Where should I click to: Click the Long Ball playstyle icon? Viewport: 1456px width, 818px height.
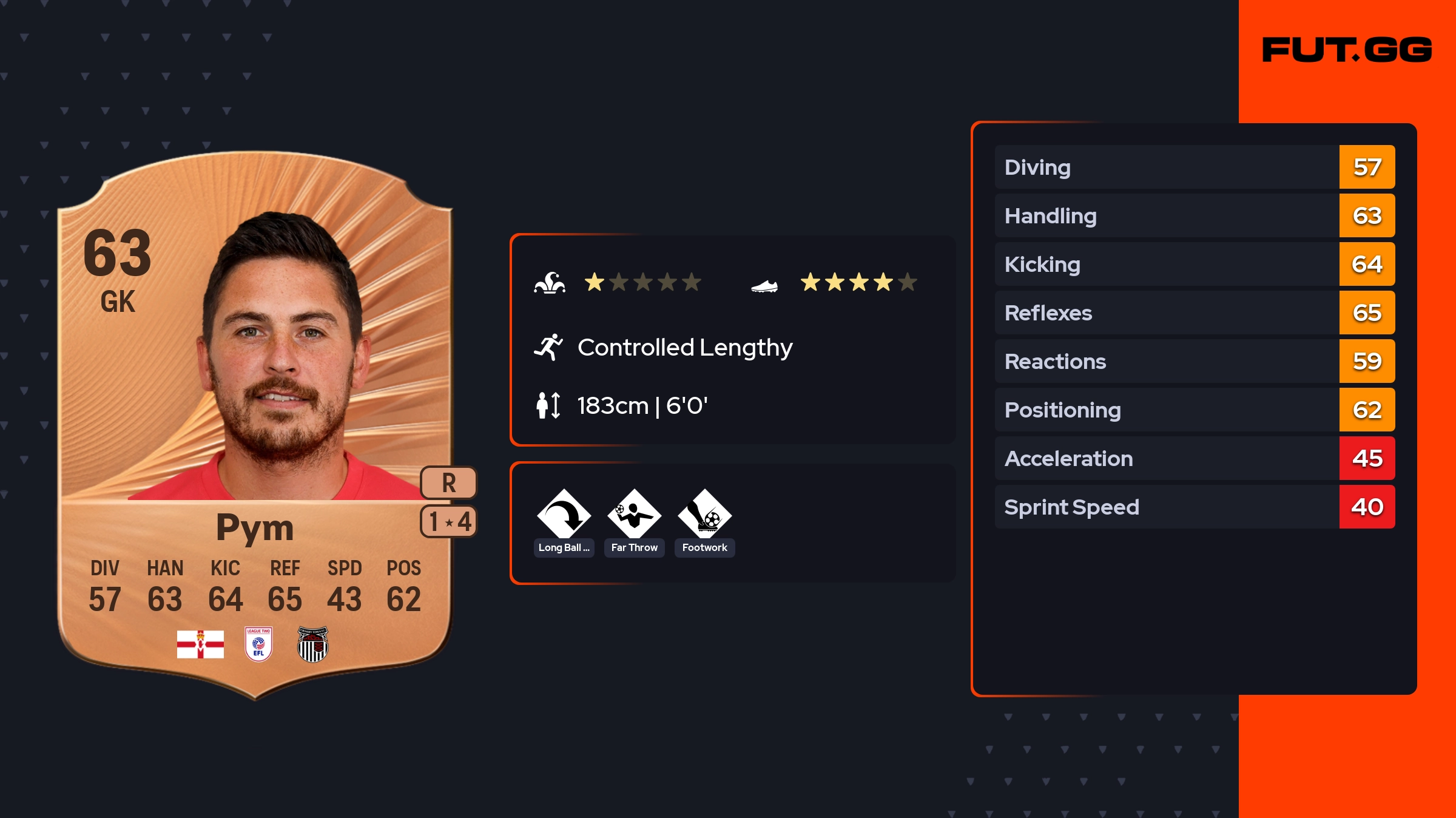tap(564, 515)
